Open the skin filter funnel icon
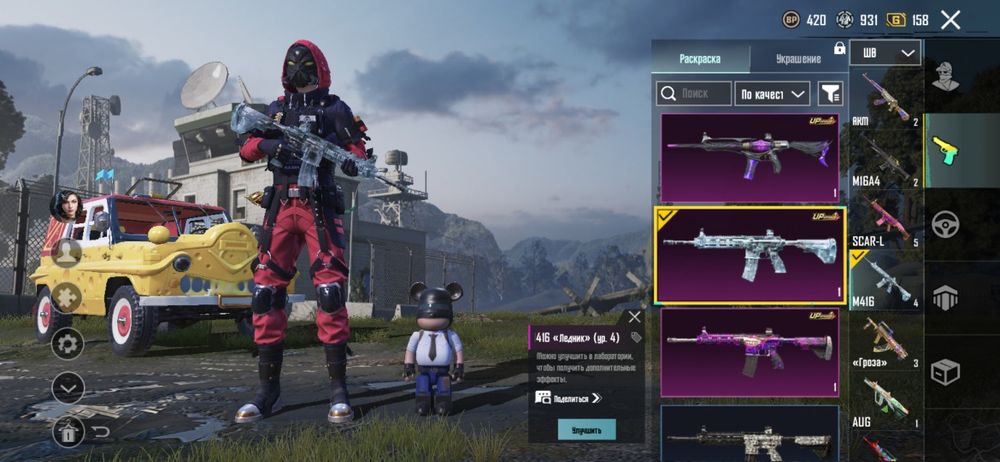The width and height of the screenshot is (1000, 462). click(830, 94)
